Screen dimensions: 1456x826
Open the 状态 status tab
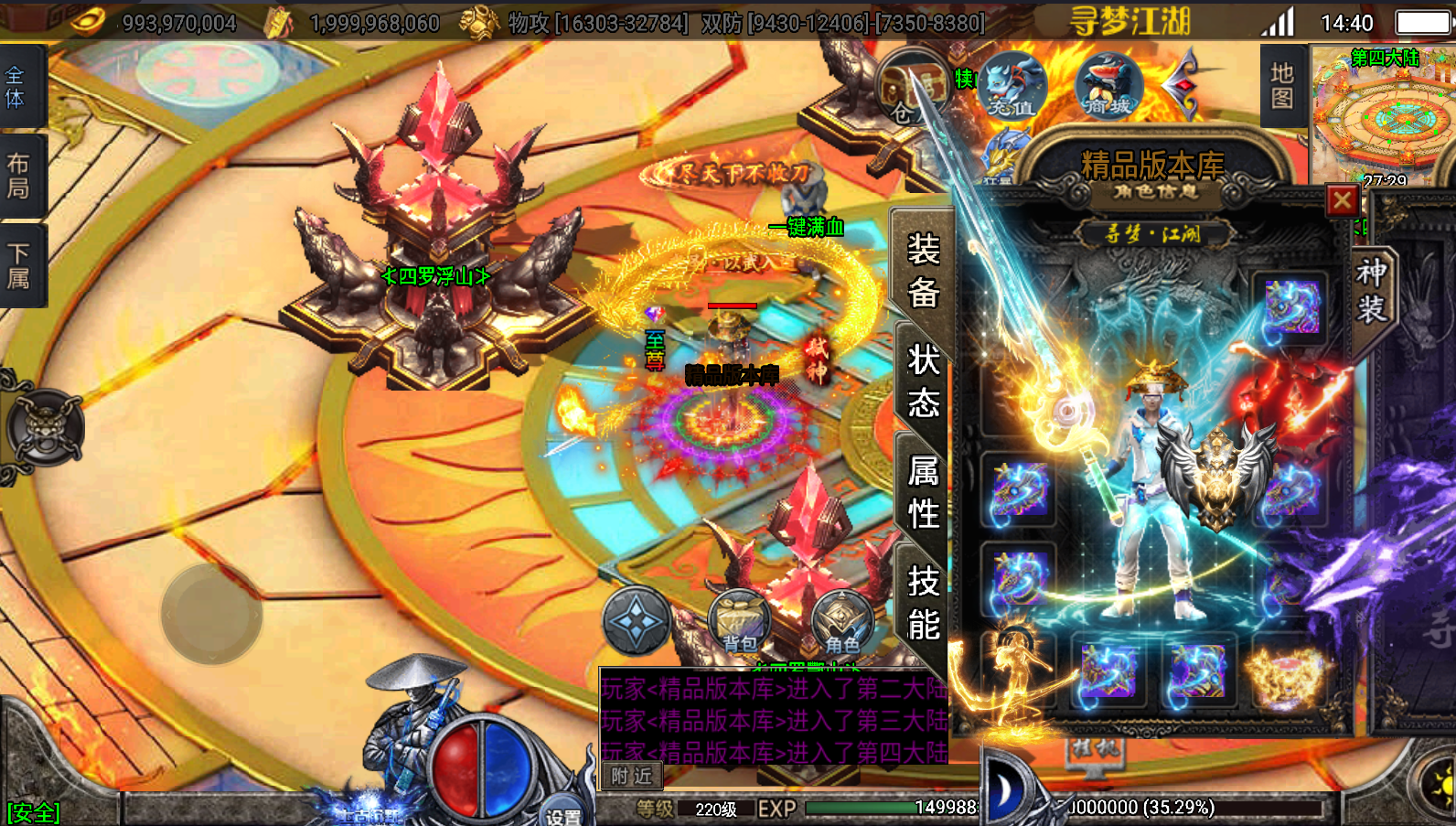(x=923, y=381)
